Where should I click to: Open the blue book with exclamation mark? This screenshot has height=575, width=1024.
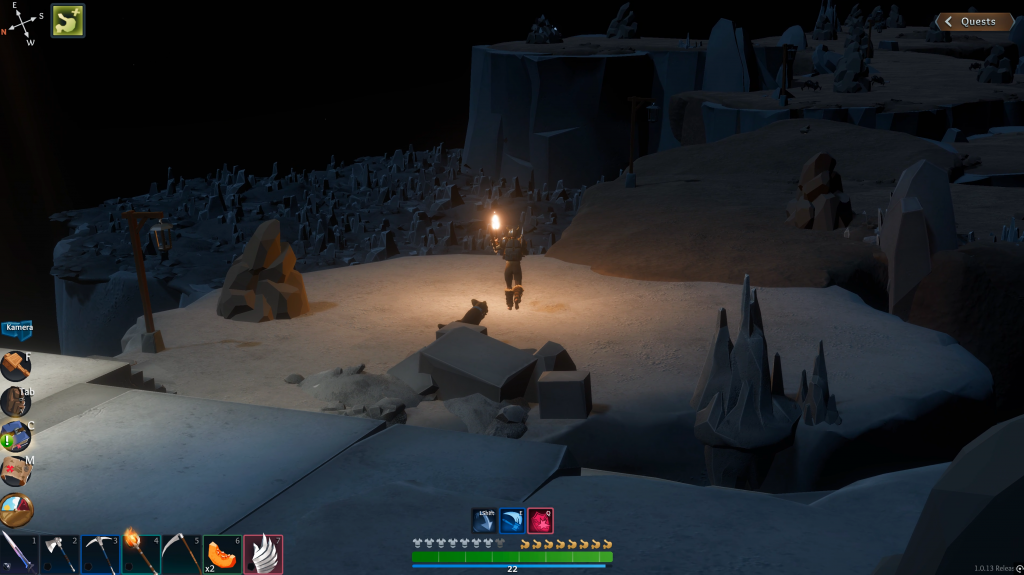pos(15,437)
